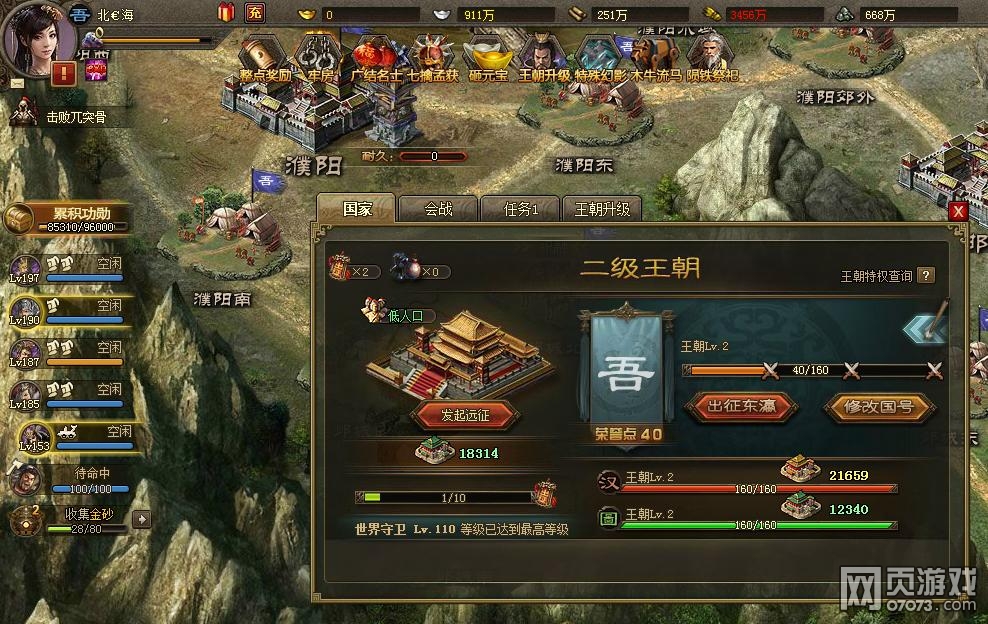988x624 pixels.
Task: Open the 牢房 prison icon
Action: pos(320,56)
